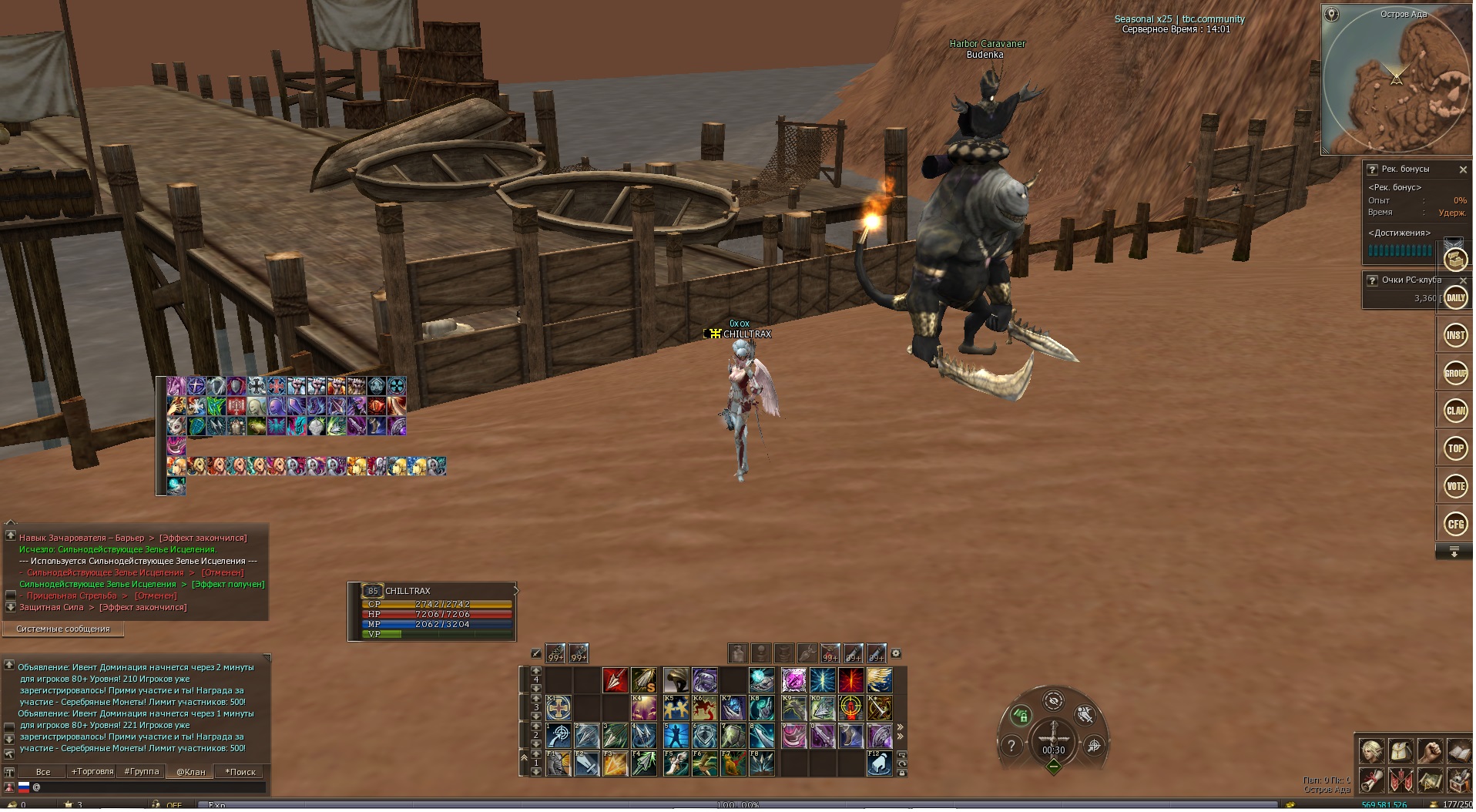Click the question mark auto-hunt help button

point(1011,746)
